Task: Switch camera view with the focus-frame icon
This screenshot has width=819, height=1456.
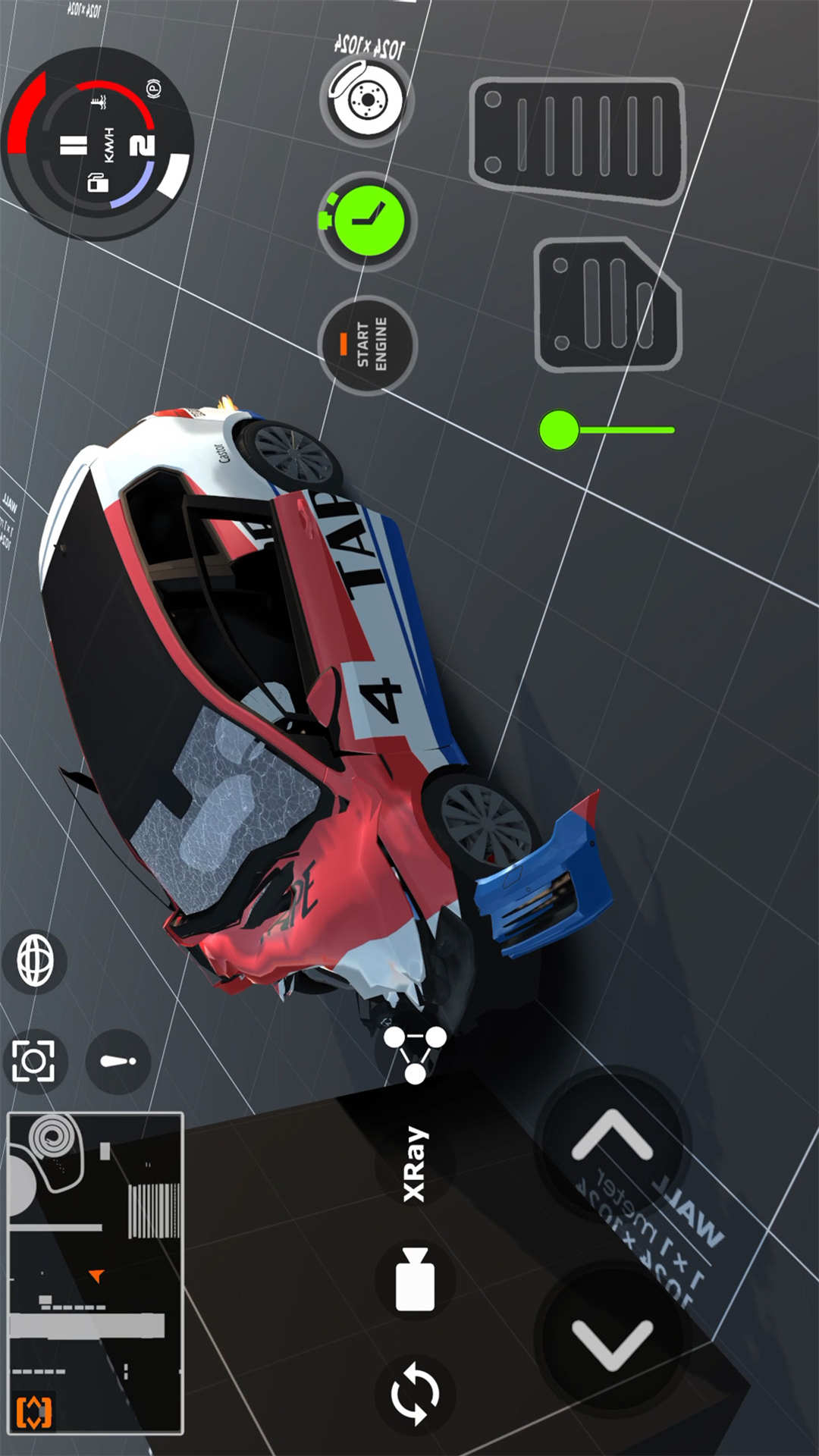Action: [x=34, y=1061]
